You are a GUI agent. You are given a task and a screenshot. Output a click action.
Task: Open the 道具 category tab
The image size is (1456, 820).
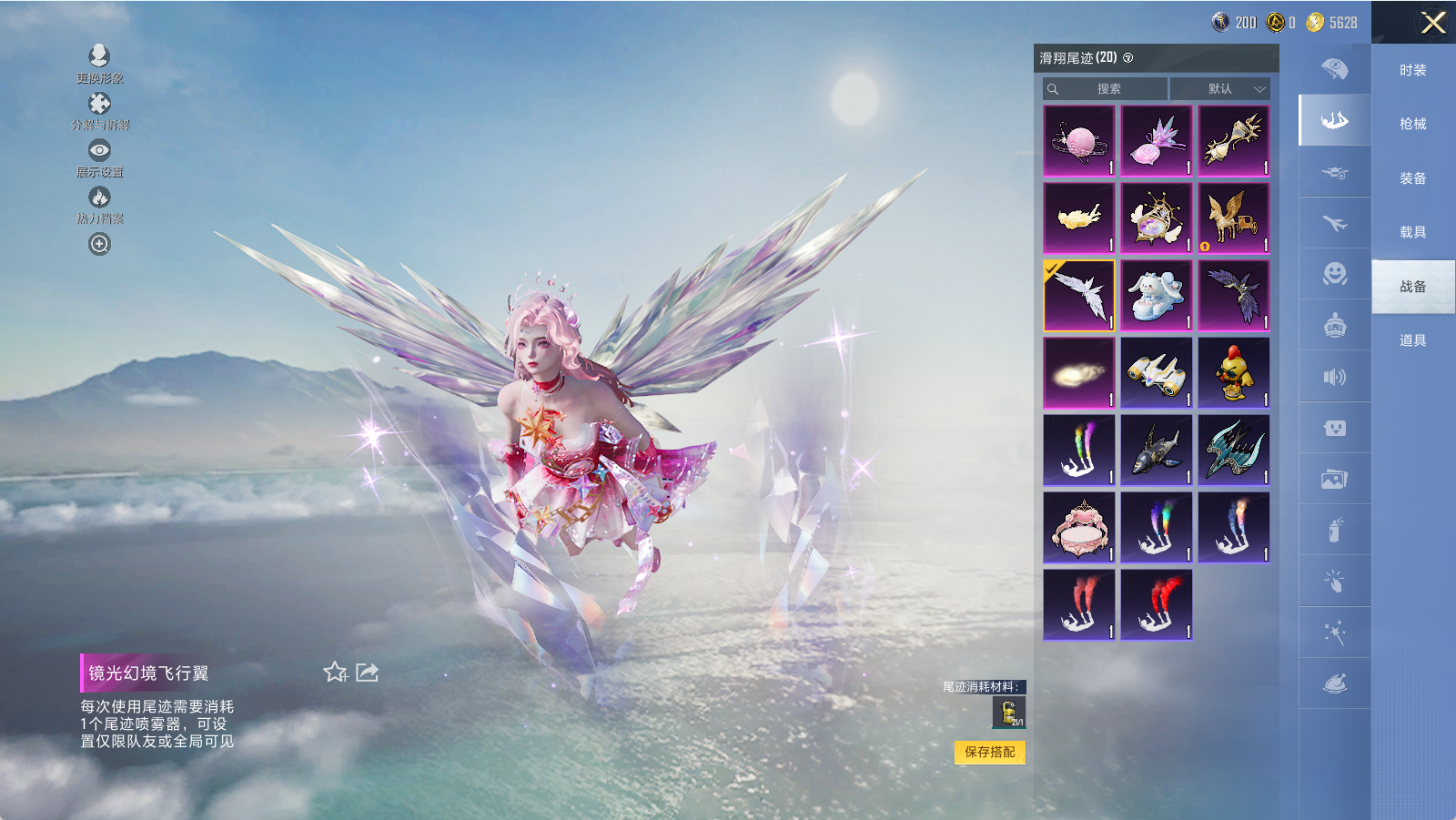tap(1412, 340)
